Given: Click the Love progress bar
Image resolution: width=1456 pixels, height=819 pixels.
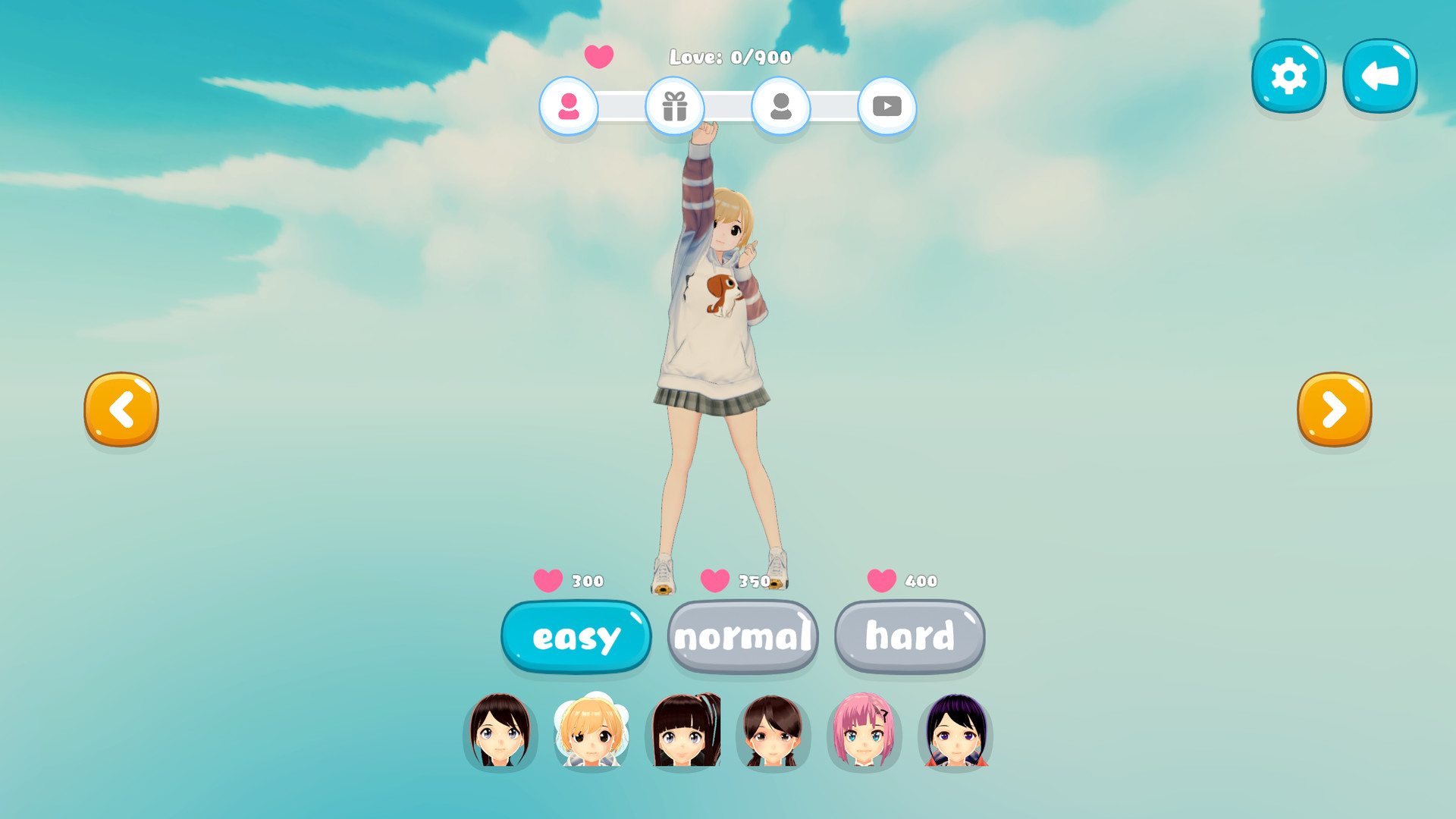Looking at the screenshot, I should 728,108.
